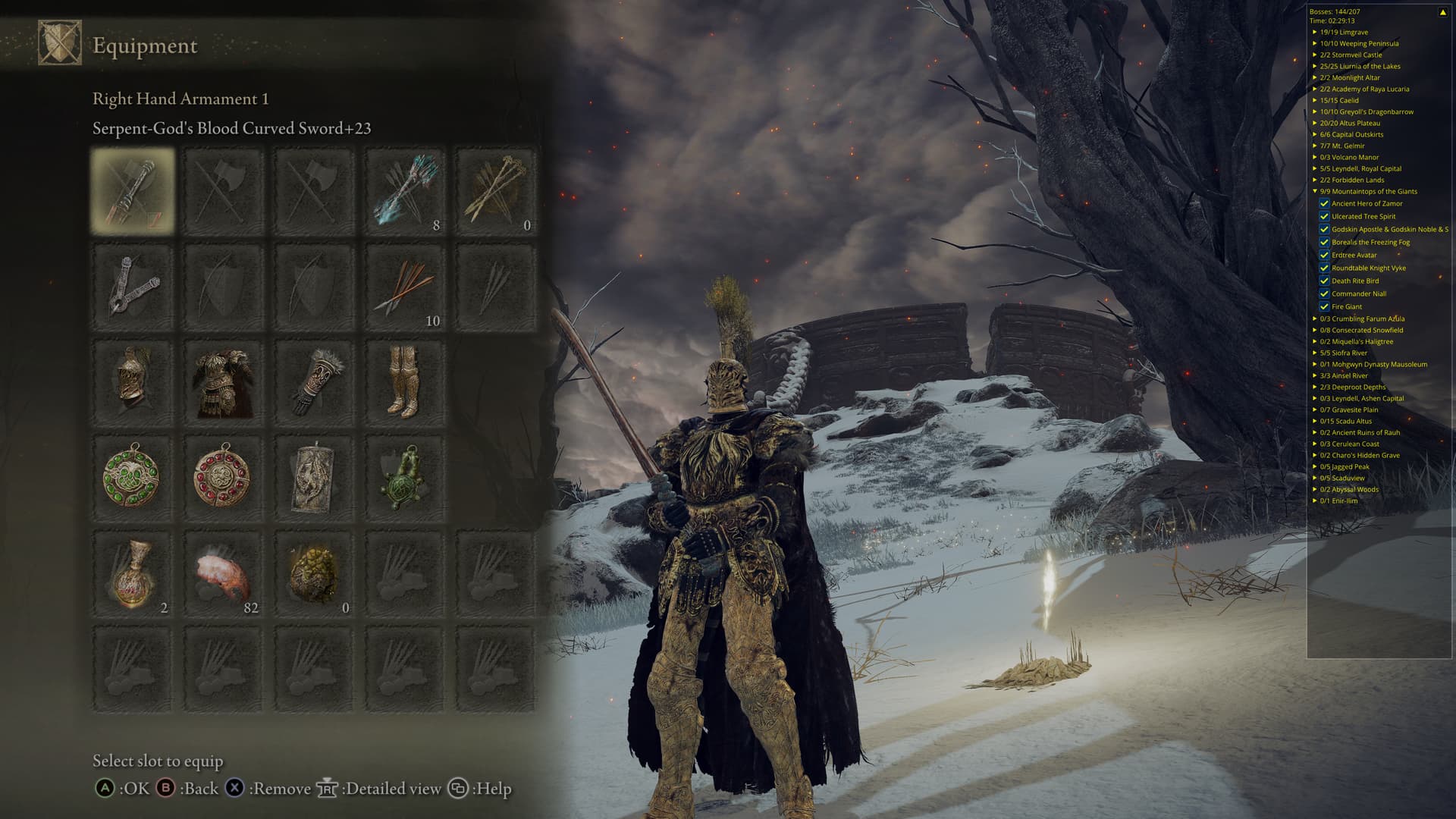This screenshot has height=819, width=1456.
Task: Choose the red jeweled medallion talisman
Action: [223, 477]
